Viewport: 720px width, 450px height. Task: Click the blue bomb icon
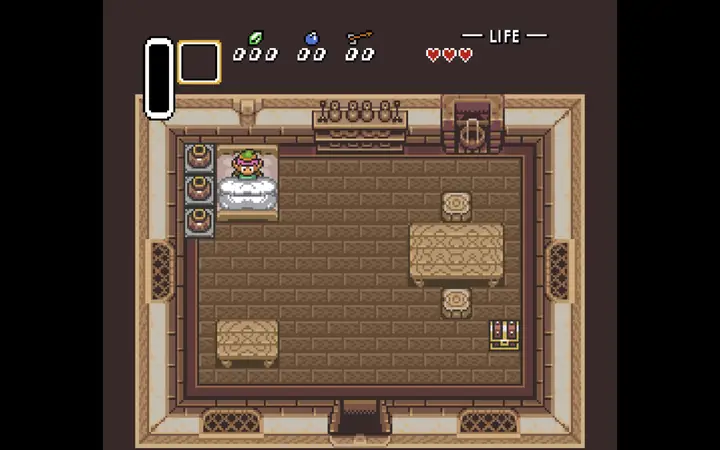pyautogui.click(x=311, y=38)
